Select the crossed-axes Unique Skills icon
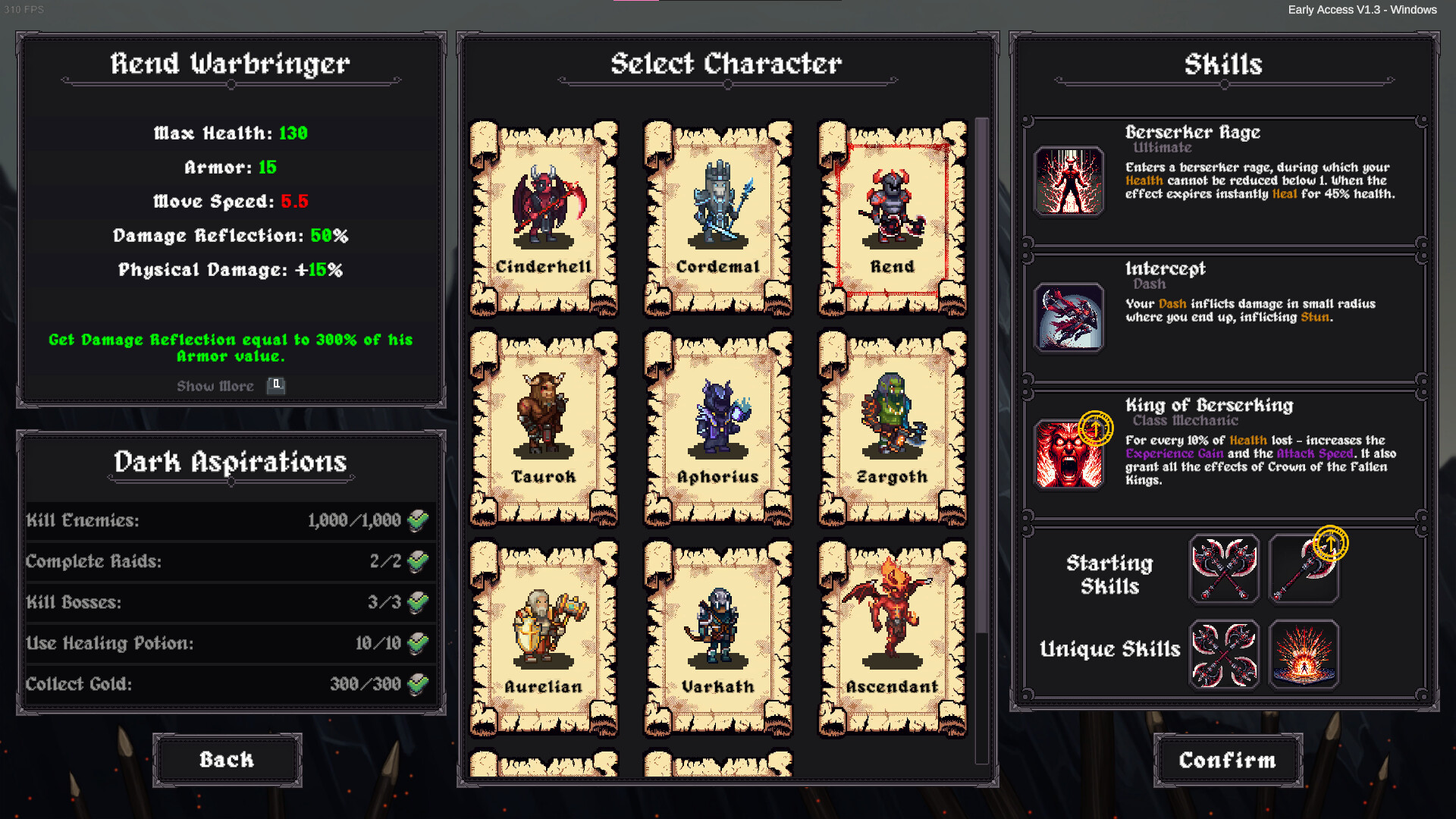This screenshot has width=1456, height=819. pyautogui.click(x=1224, y=654)
